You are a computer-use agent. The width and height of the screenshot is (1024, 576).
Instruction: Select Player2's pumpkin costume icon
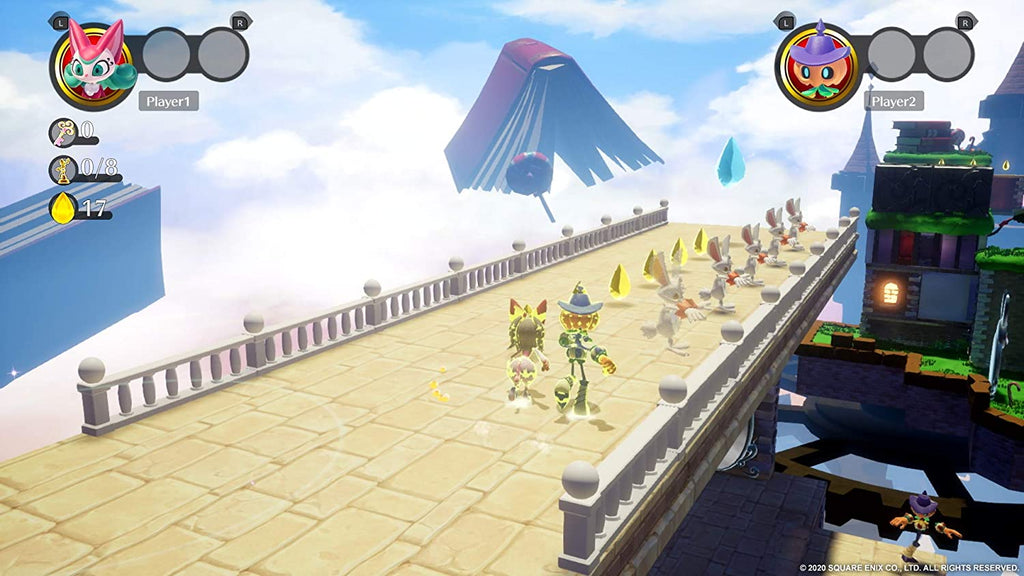[x=817, y=65]
